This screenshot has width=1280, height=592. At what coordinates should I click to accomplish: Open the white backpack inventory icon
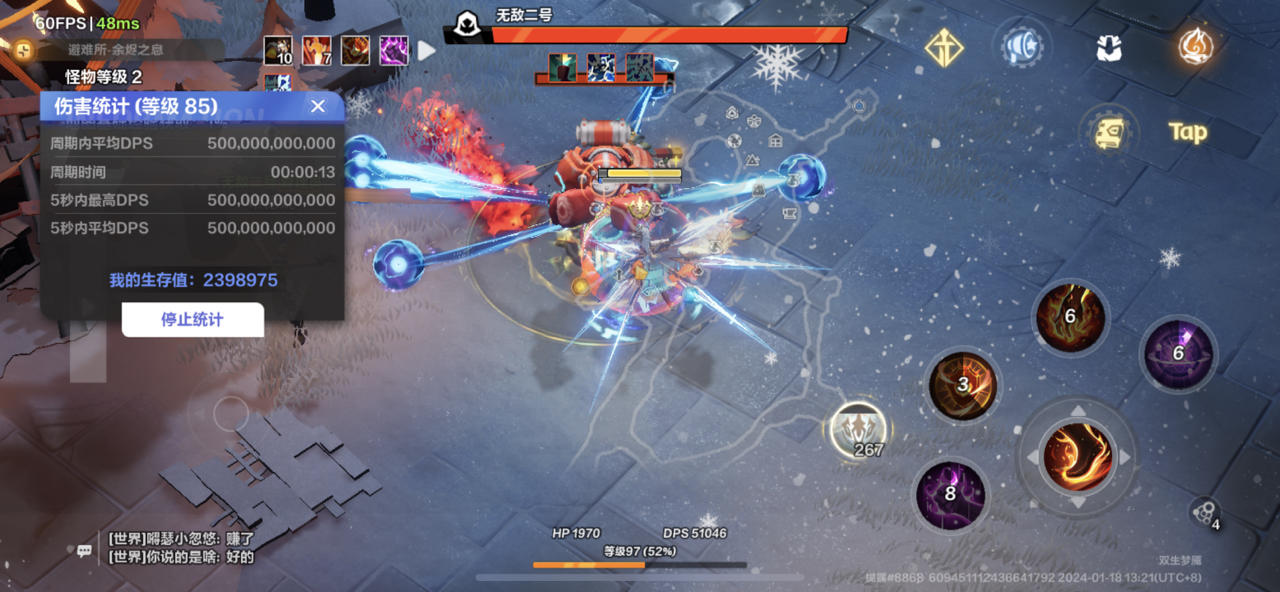tap(1109, 48)
